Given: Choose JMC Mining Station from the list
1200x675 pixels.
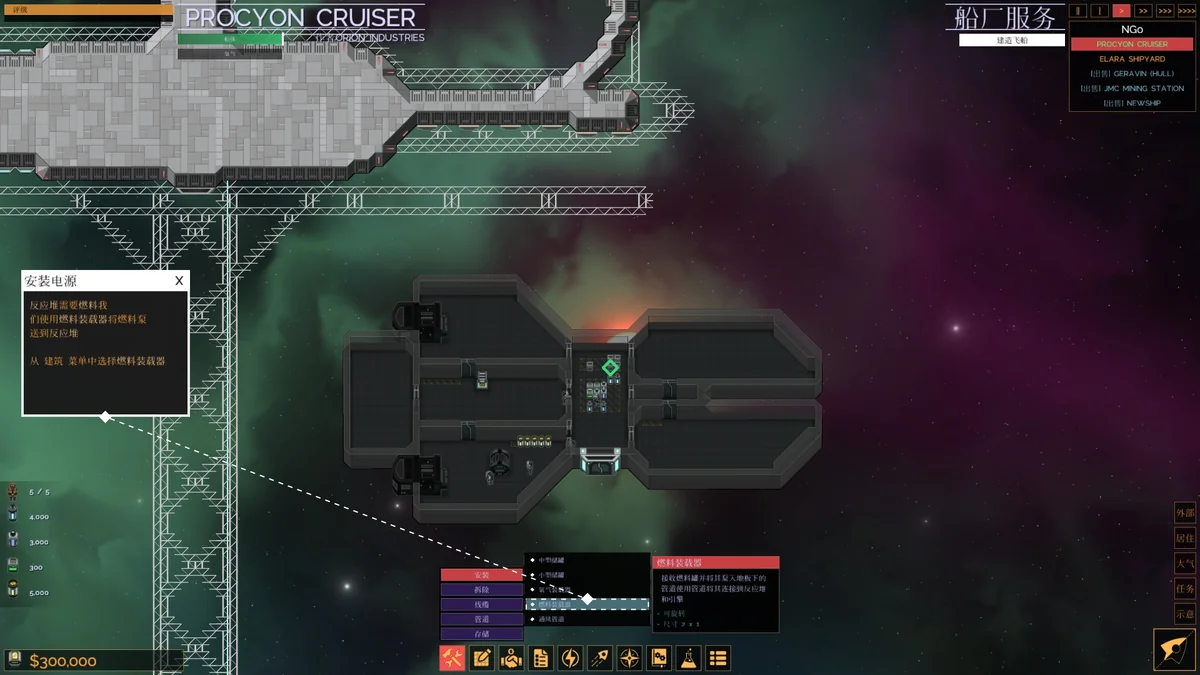Looking at the screenshot, I should coord(1132,88).
